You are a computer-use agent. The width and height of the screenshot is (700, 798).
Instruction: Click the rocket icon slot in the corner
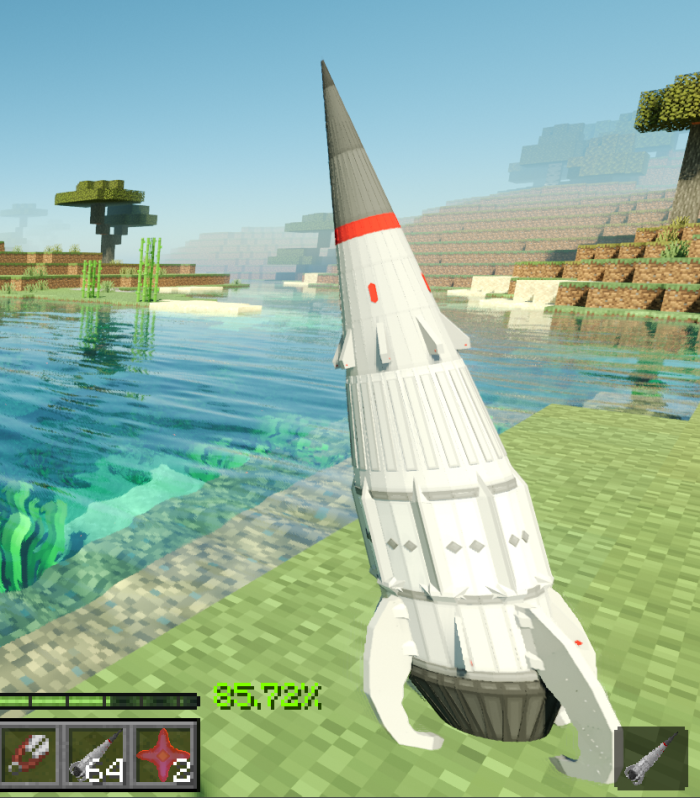click(x=650, y=758)
